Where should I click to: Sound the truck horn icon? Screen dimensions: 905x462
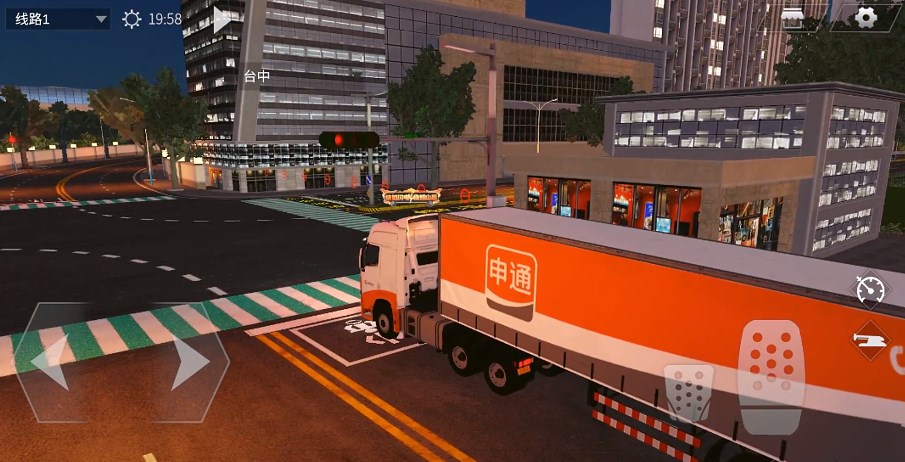[870, 341]
